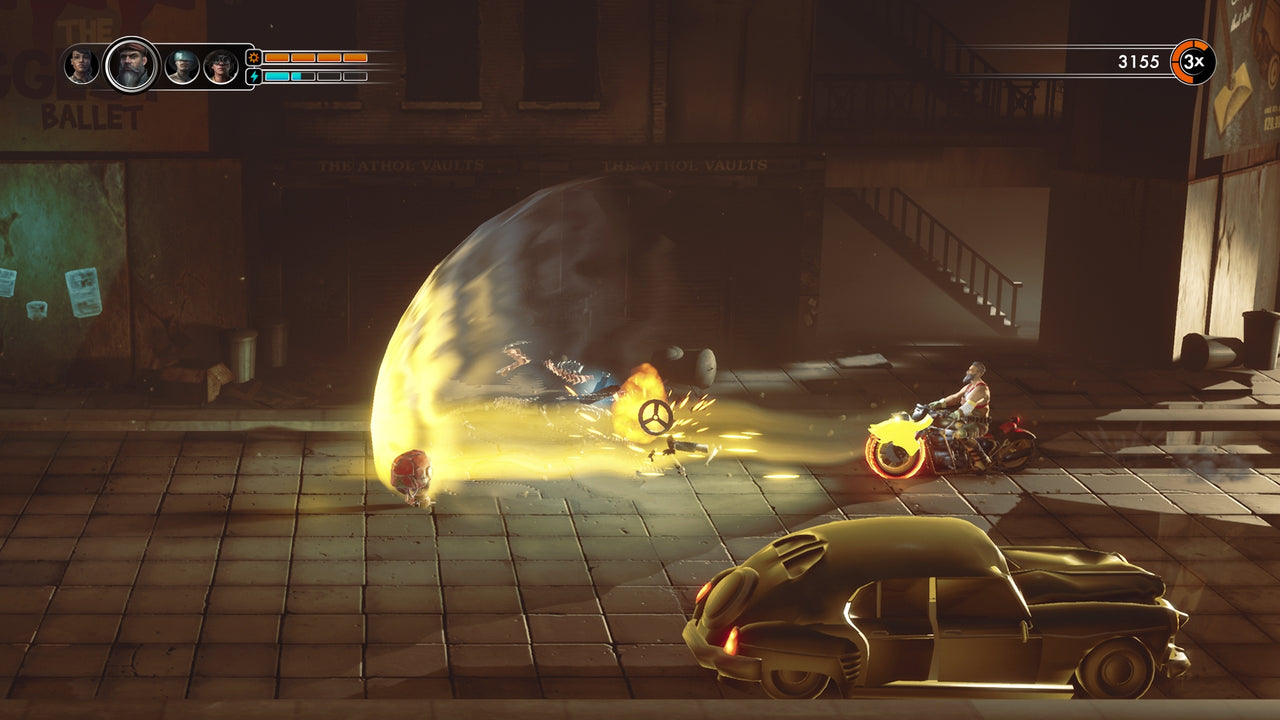This screenshot has width=1280, height=720.
Task: Click the bearded captain's active portrait
Action: [x=131, y=65]
